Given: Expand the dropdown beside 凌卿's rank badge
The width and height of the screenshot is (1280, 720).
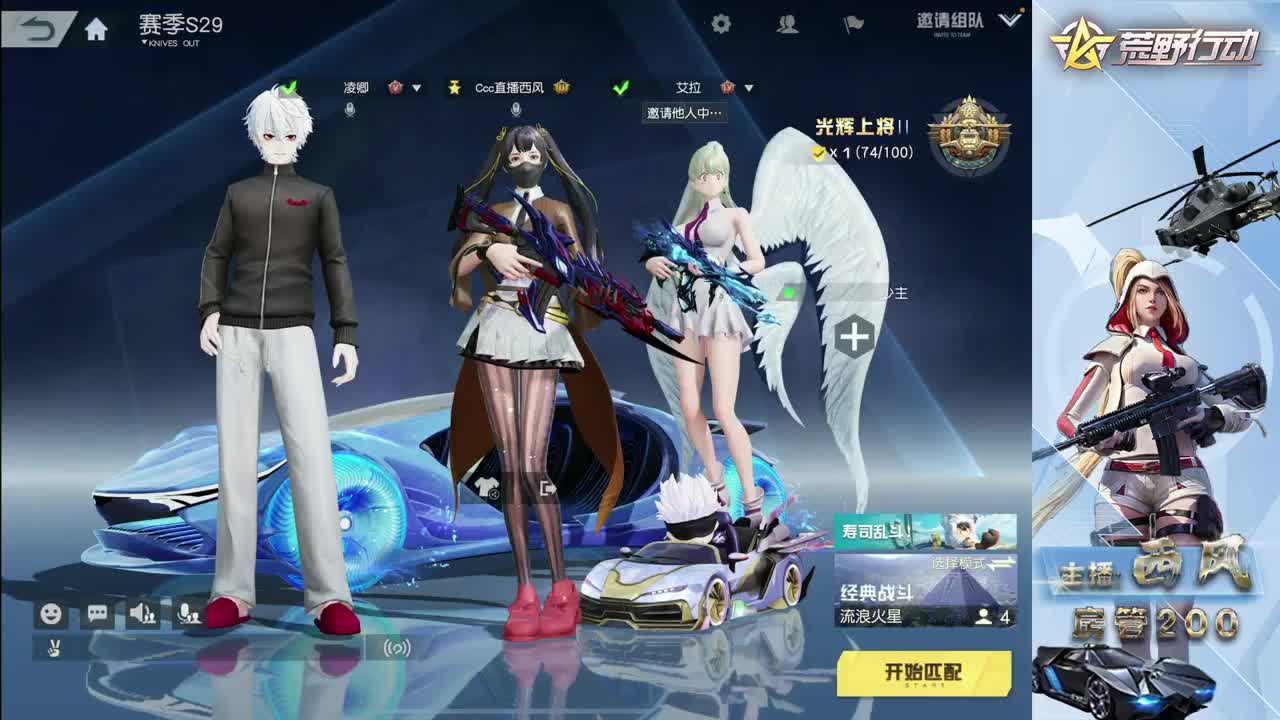Looking at the screenshot, I should click(x=416, y=88).
